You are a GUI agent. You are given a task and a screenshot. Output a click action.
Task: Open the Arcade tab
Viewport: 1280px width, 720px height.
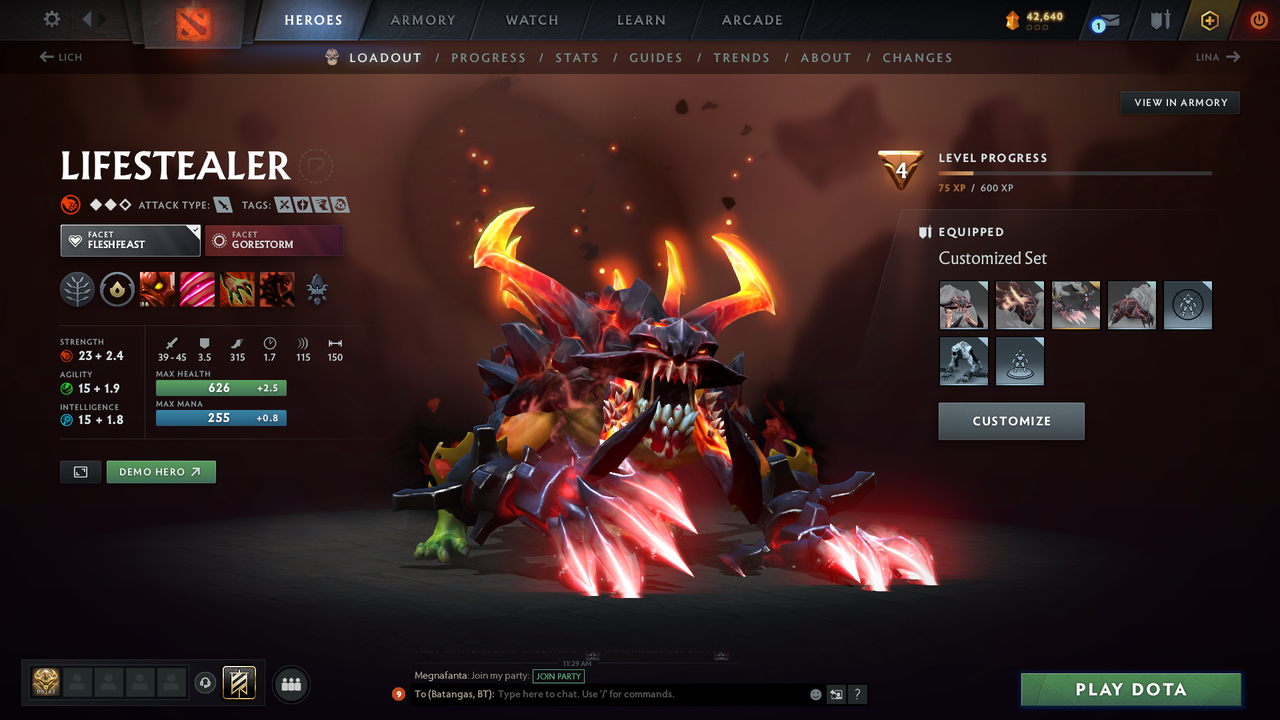[752, 20]
